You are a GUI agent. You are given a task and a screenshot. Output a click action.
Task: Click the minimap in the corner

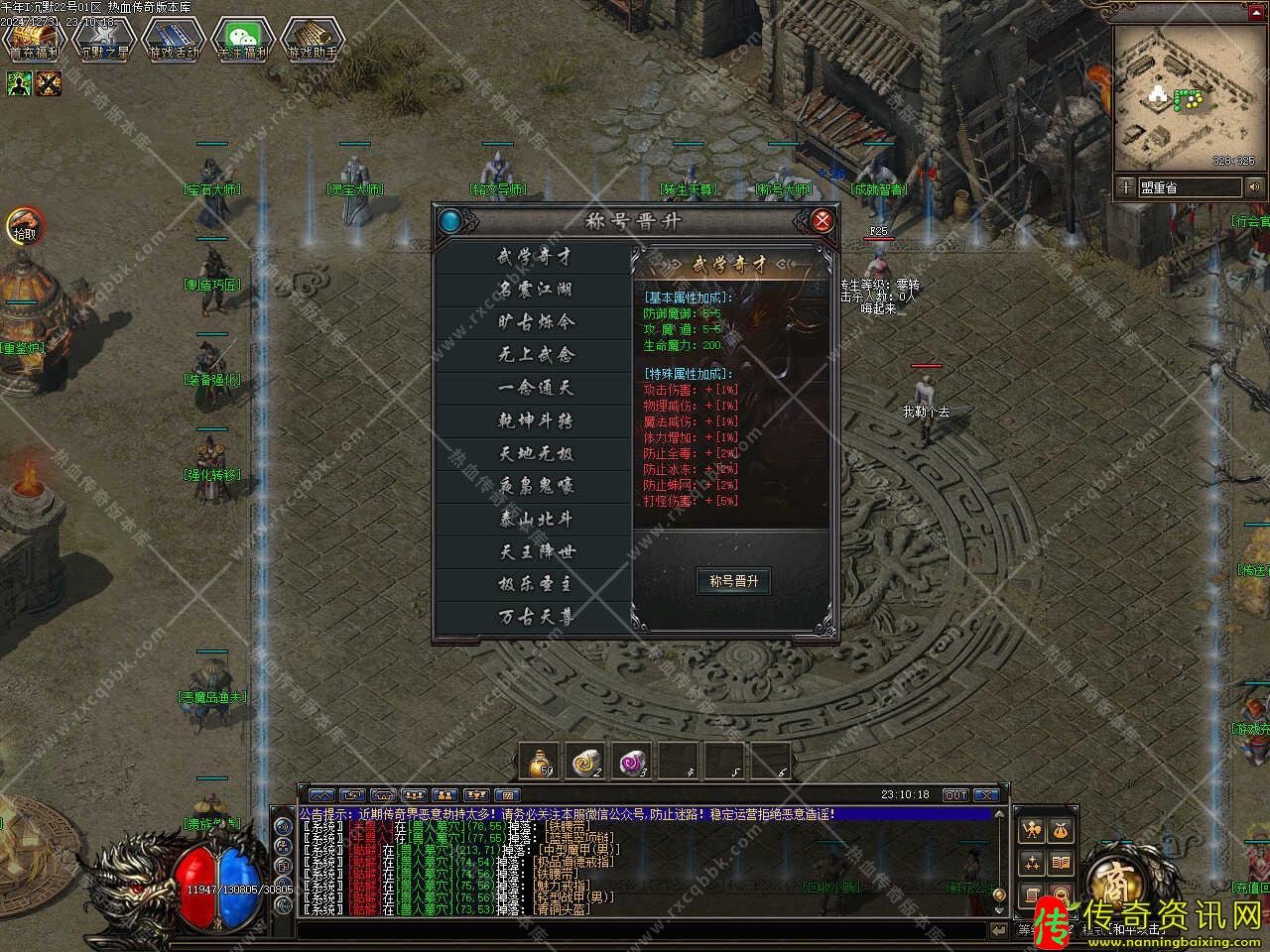click(x=1186, y=96)
